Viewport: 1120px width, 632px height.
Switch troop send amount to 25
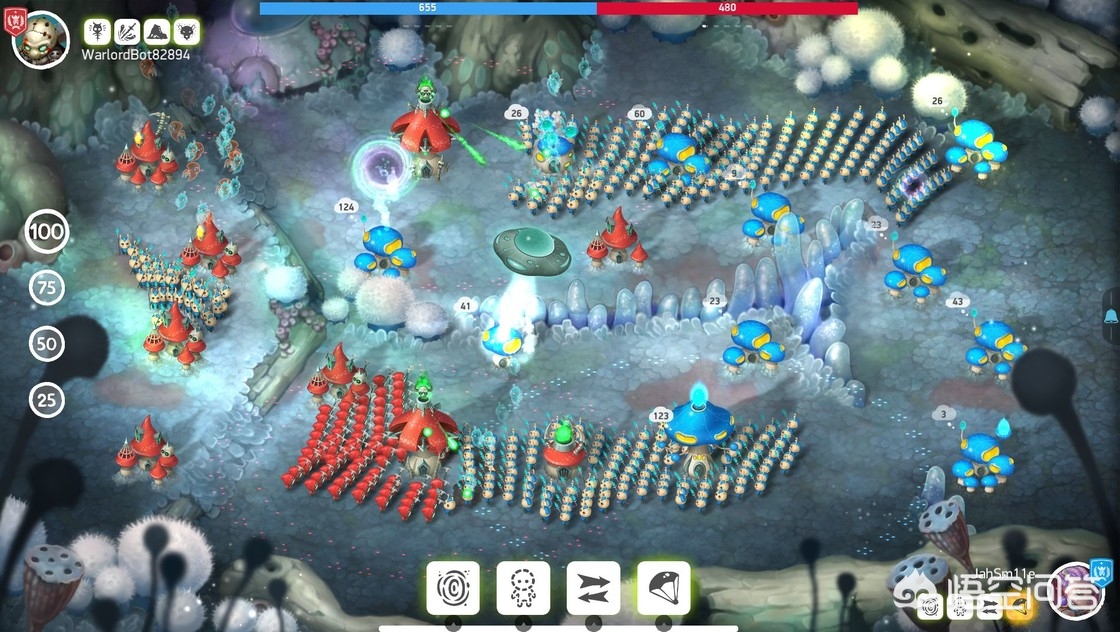tap(47, 401)
